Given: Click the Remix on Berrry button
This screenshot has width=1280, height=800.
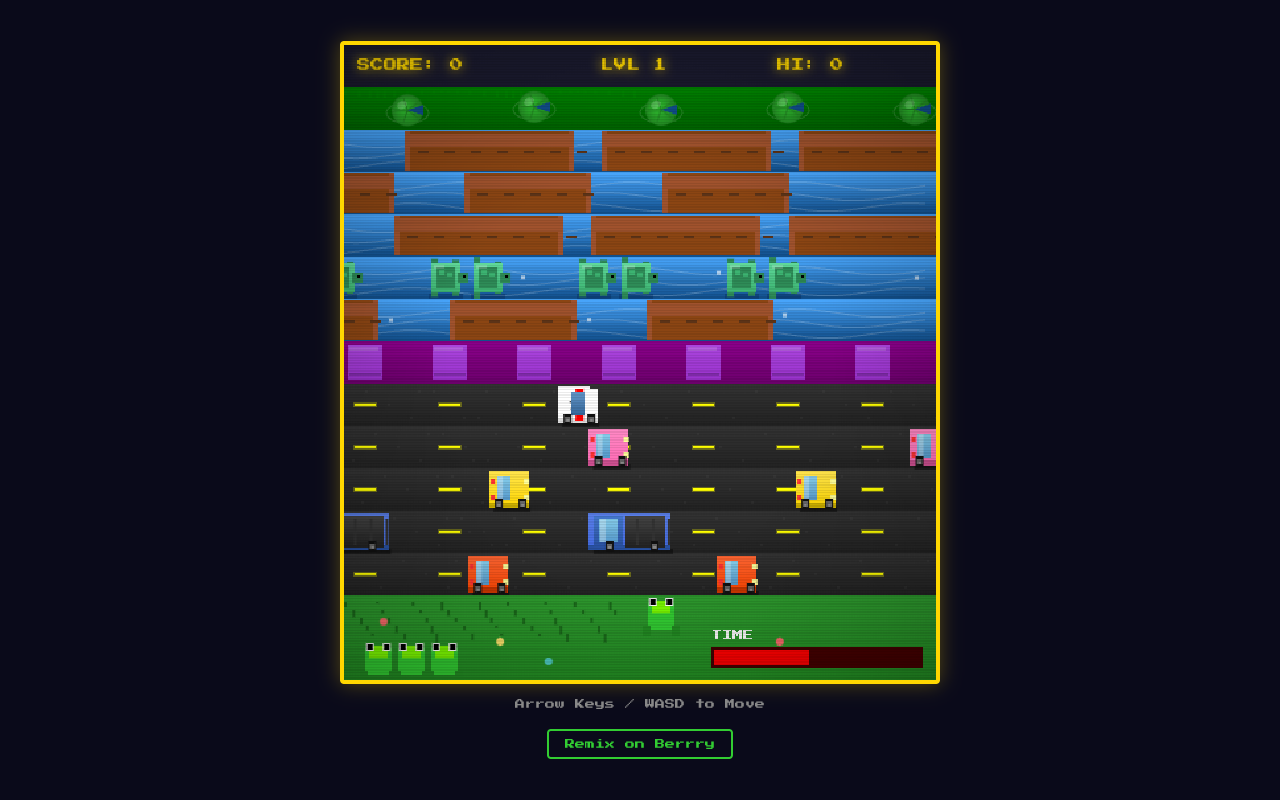Looking at the screenshot, I should coord(639,744).
